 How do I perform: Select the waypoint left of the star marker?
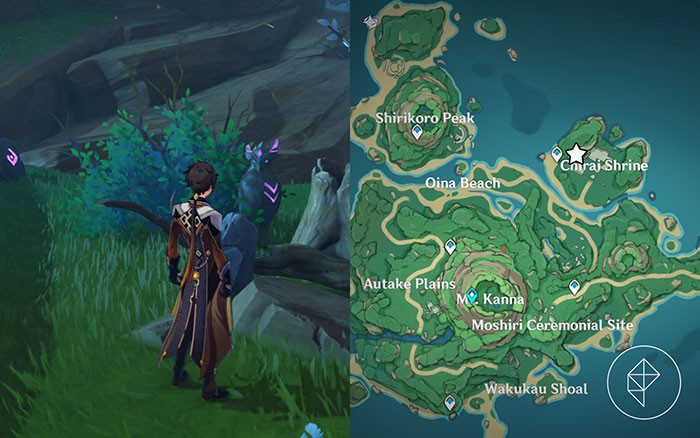[x=557, y=154]
